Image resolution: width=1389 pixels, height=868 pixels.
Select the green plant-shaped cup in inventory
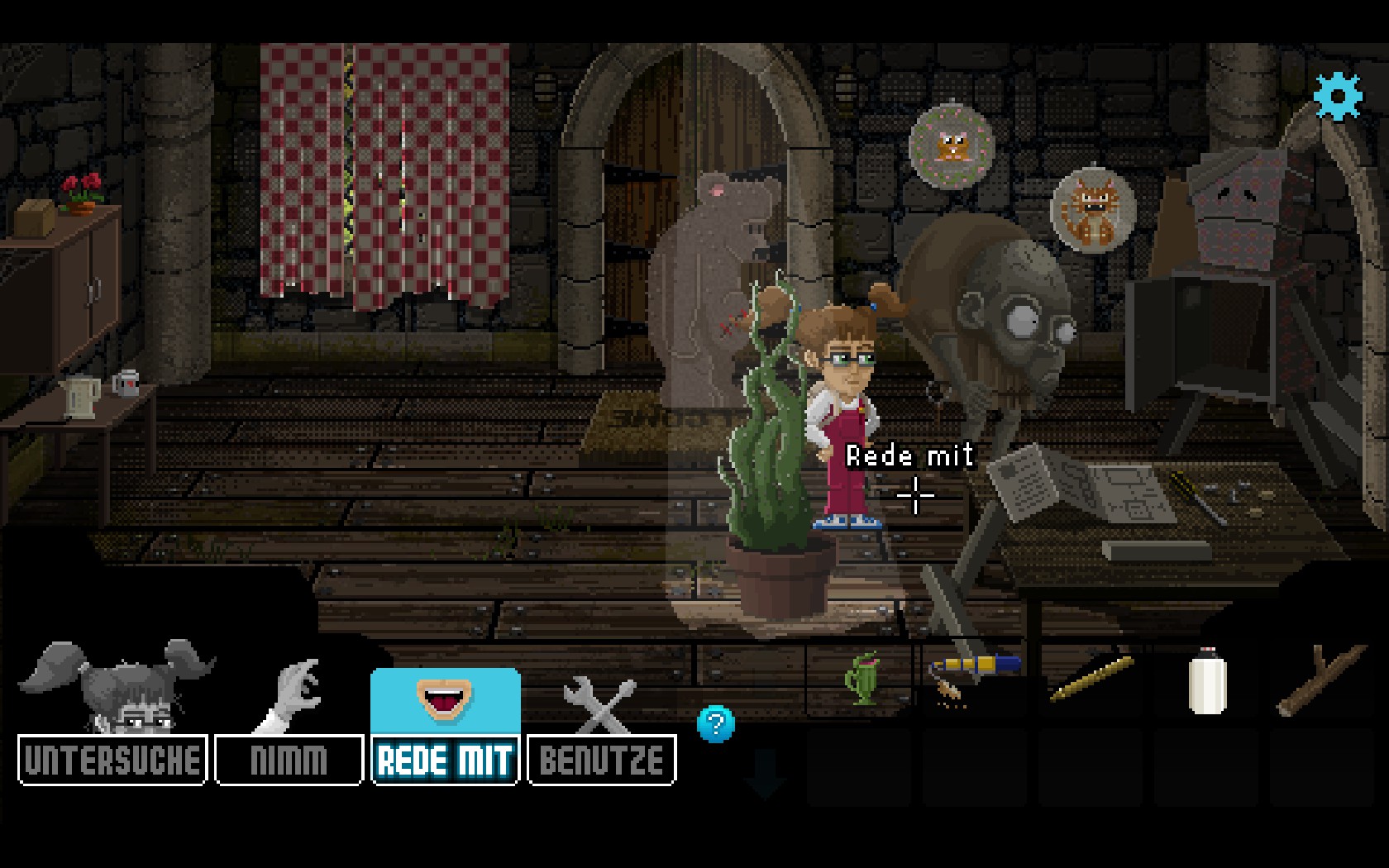[x=861, y=680]
